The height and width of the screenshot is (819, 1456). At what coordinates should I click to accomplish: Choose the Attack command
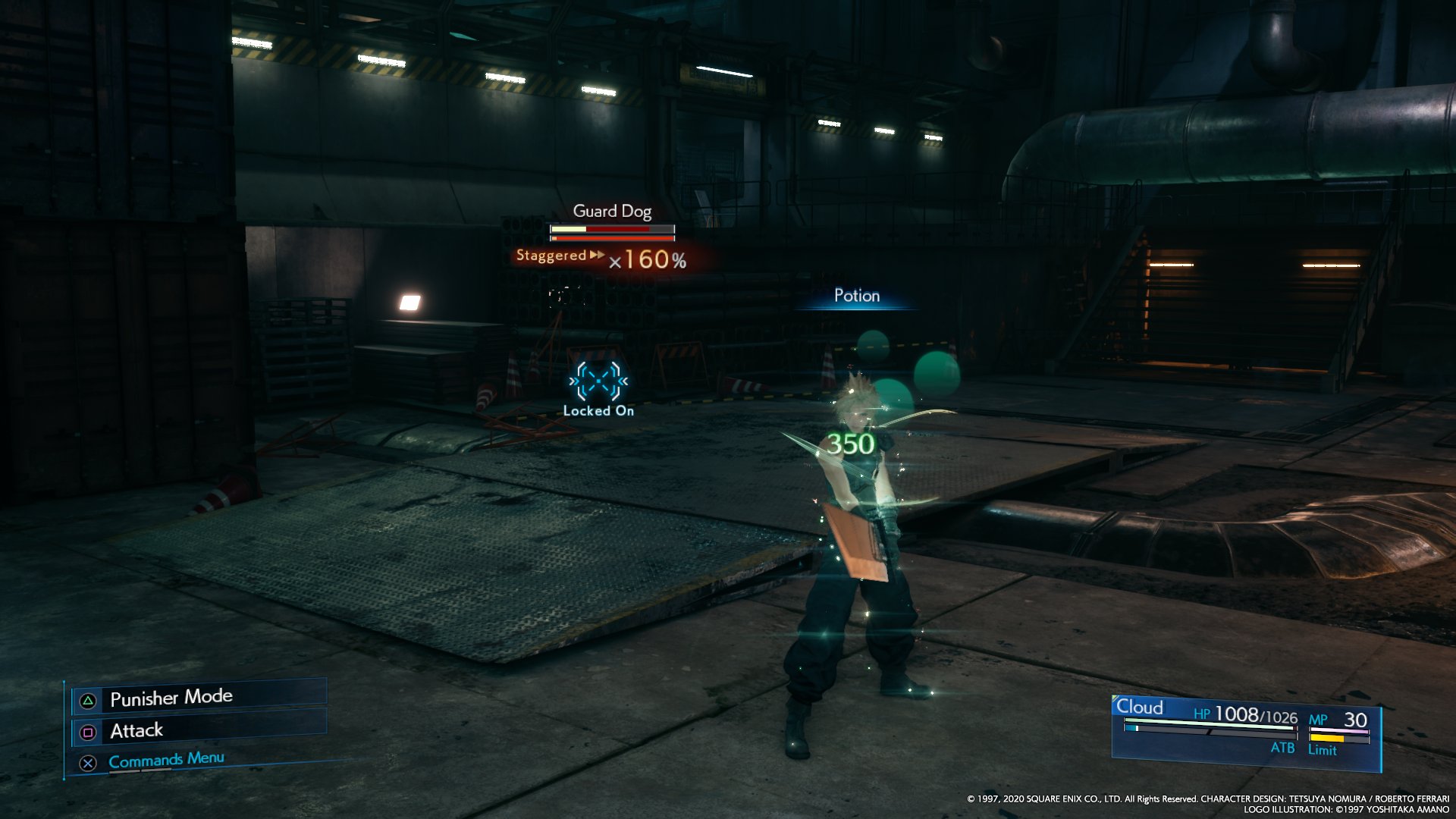click(136, 730)
